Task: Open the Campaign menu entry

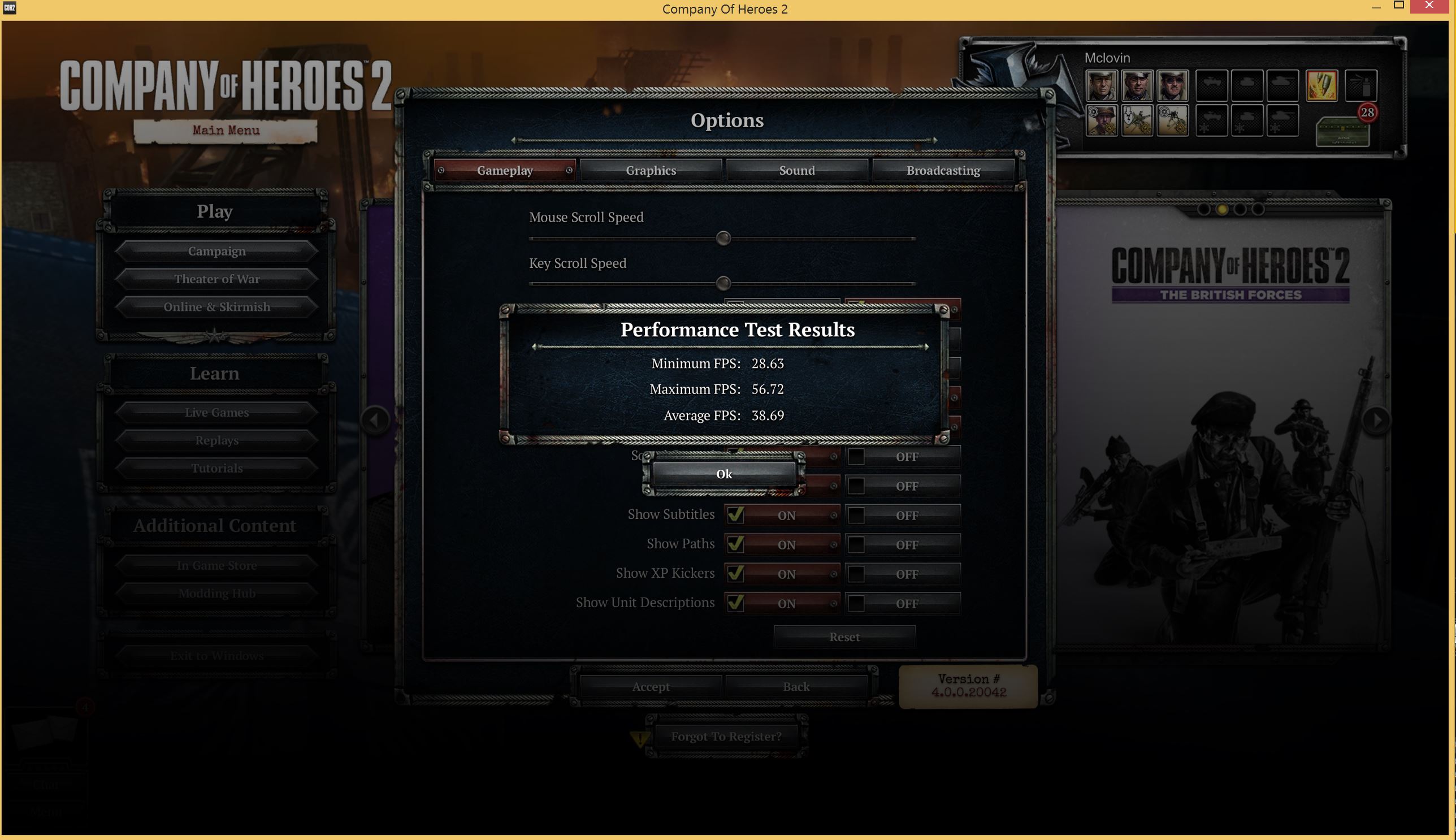Action: tap(216, 251)
